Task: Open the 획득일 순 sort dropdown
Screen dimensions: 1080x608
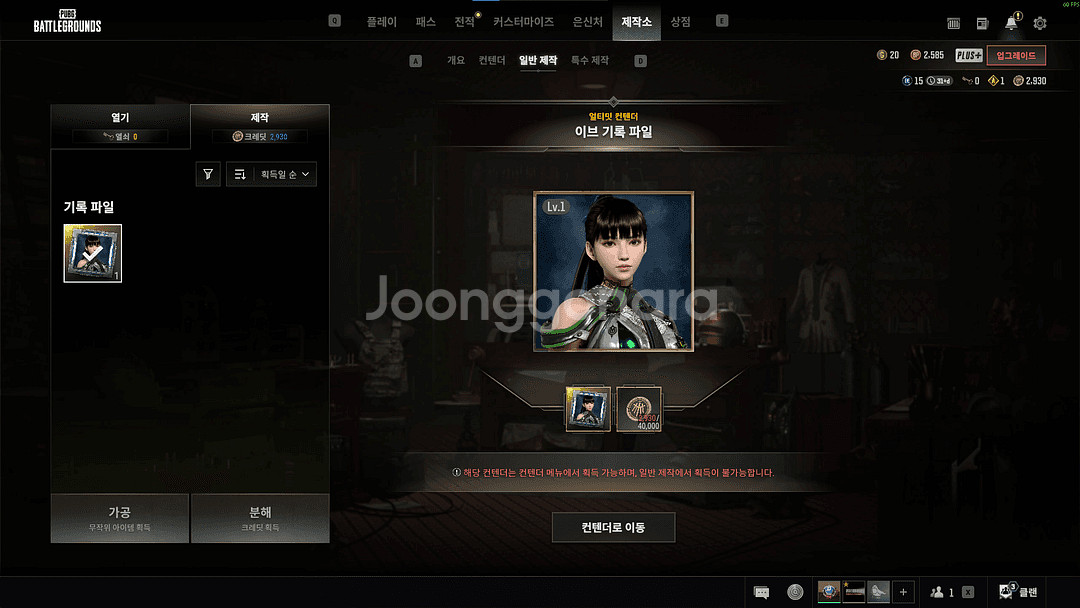Action: point(272,174)
